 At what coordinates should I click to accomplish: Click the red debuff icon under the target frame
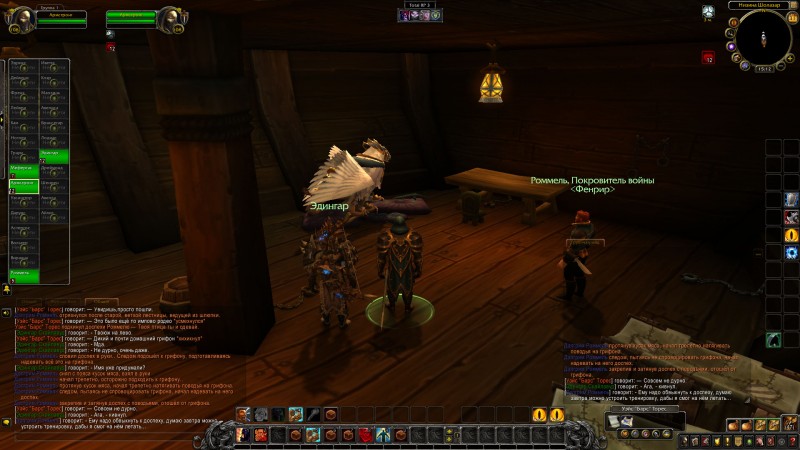click(x=111, y=46)
